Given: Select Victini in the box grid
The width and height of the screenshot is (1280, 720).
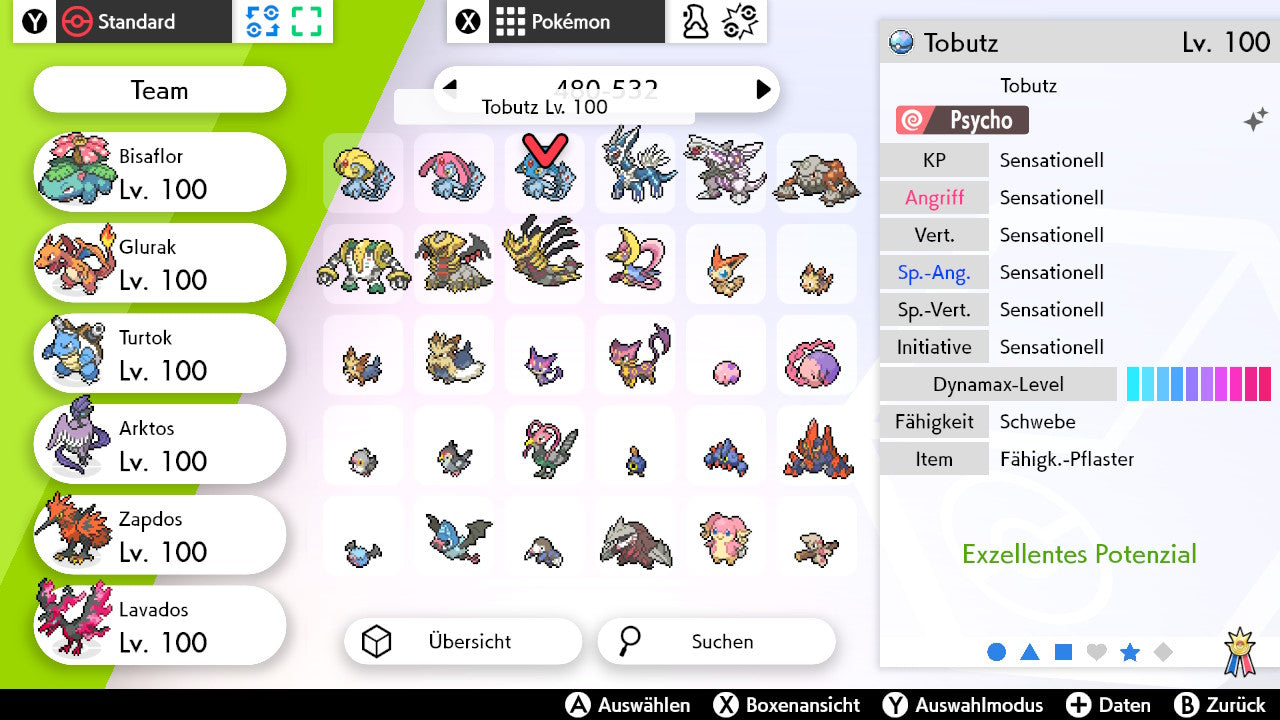Looking at the screenshot, I should point(725,264).
